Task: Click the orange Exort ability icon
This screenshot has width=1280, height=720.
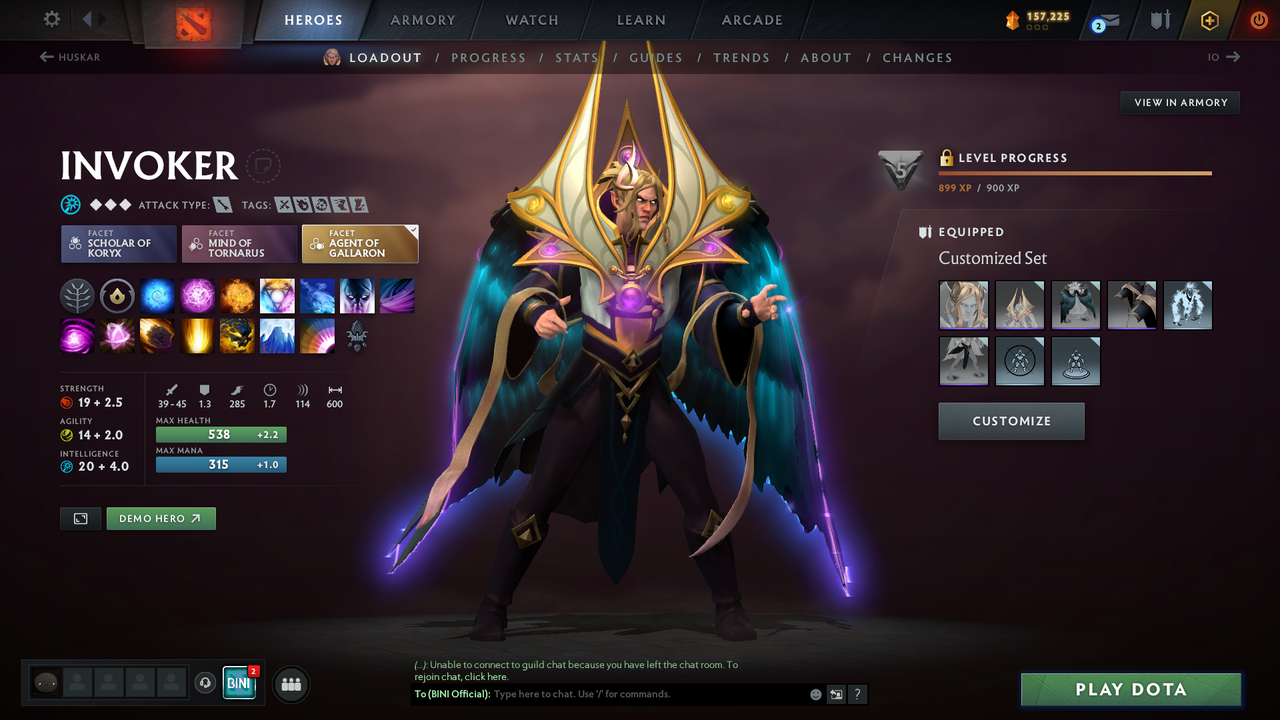Action: 237,295
